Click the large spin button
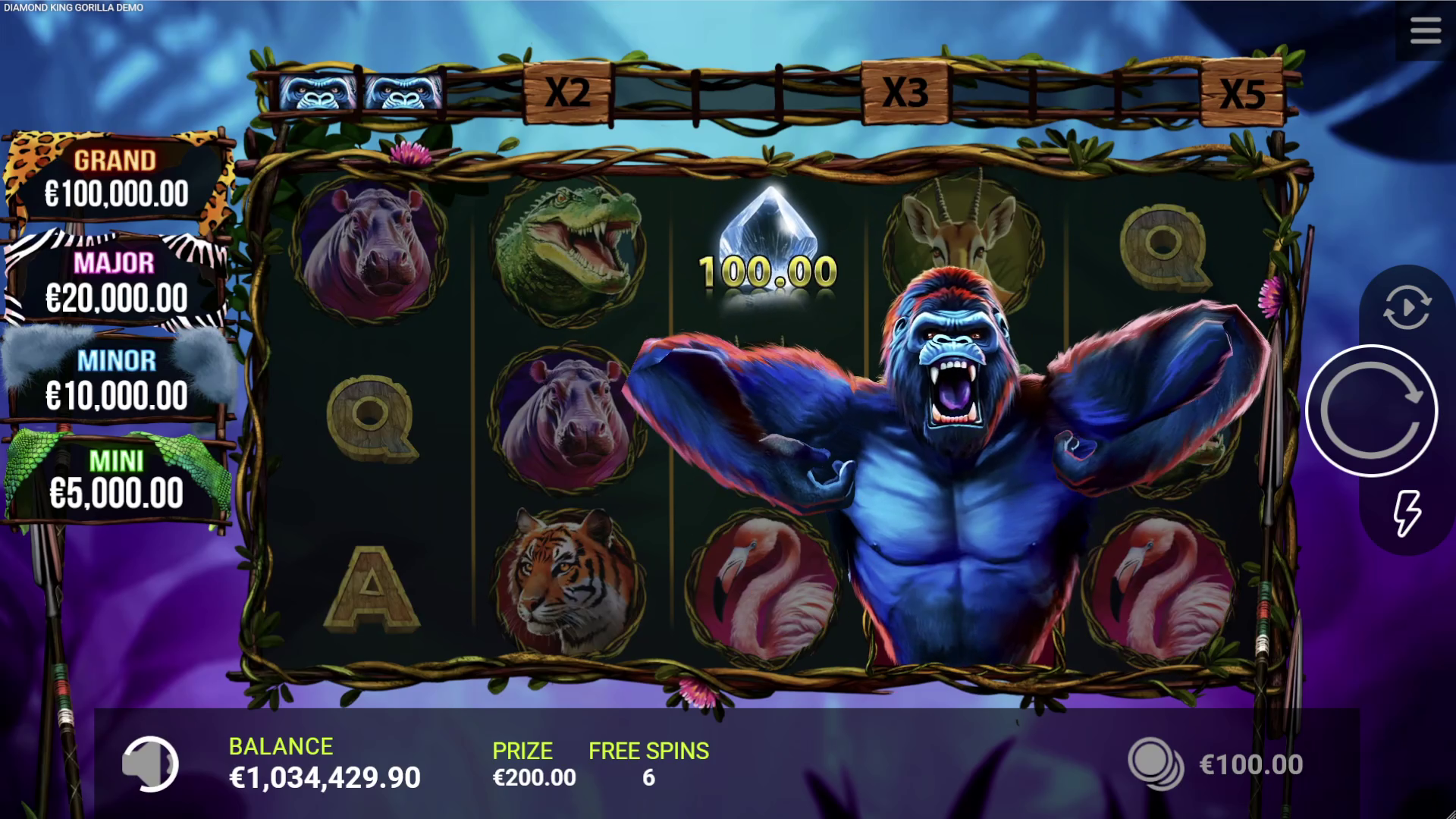The width and height of the screenshot is (1456, 819). pyautogui.click(x=1371, y=411)
